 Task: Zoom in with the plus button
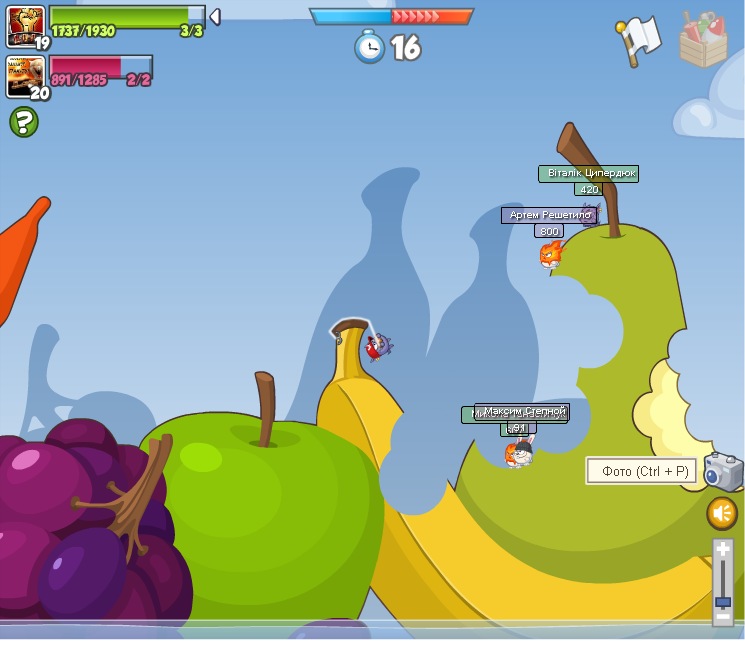[723, 549]
